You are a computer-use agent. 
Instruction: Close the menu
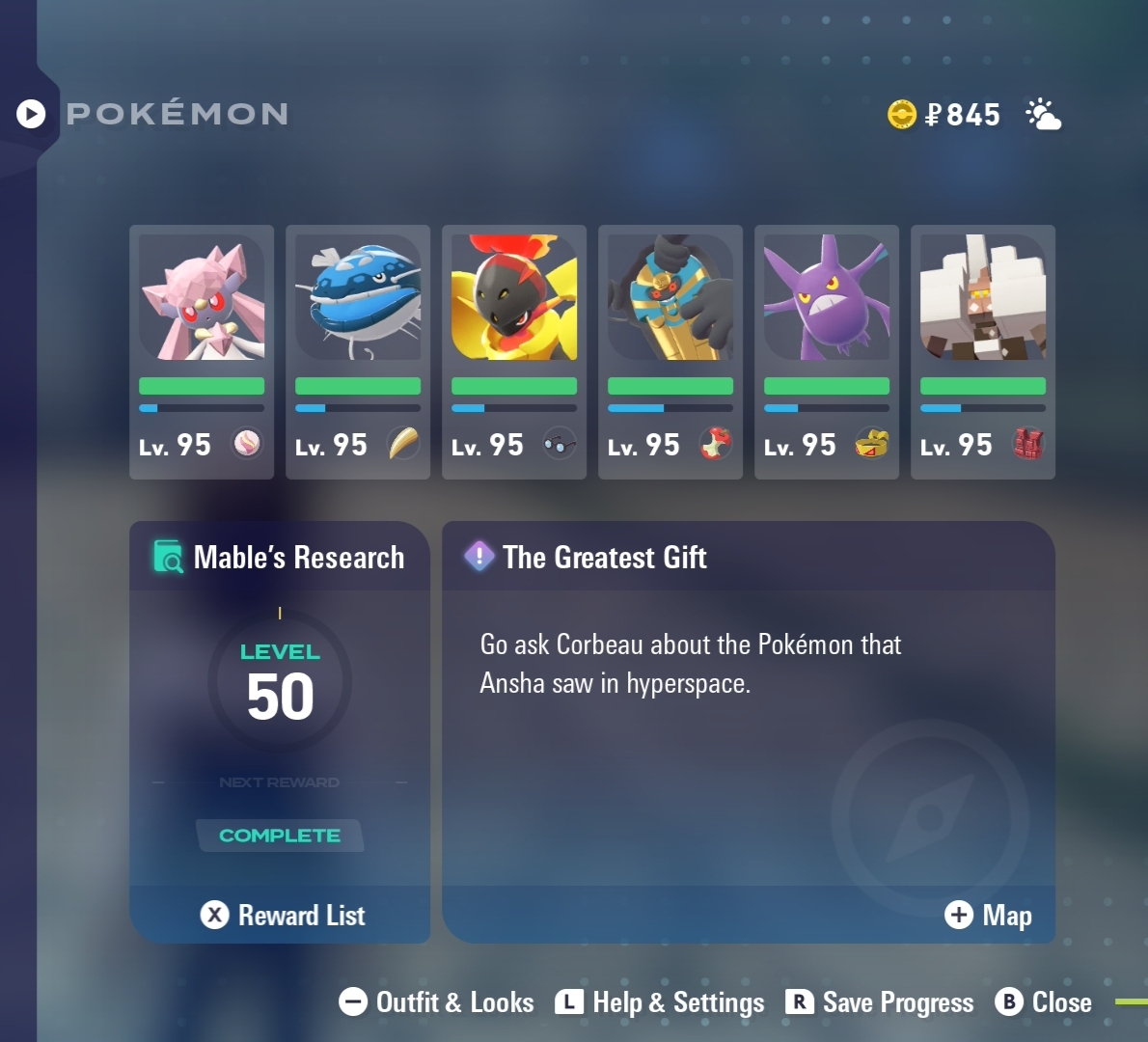pos(1044,1002)
